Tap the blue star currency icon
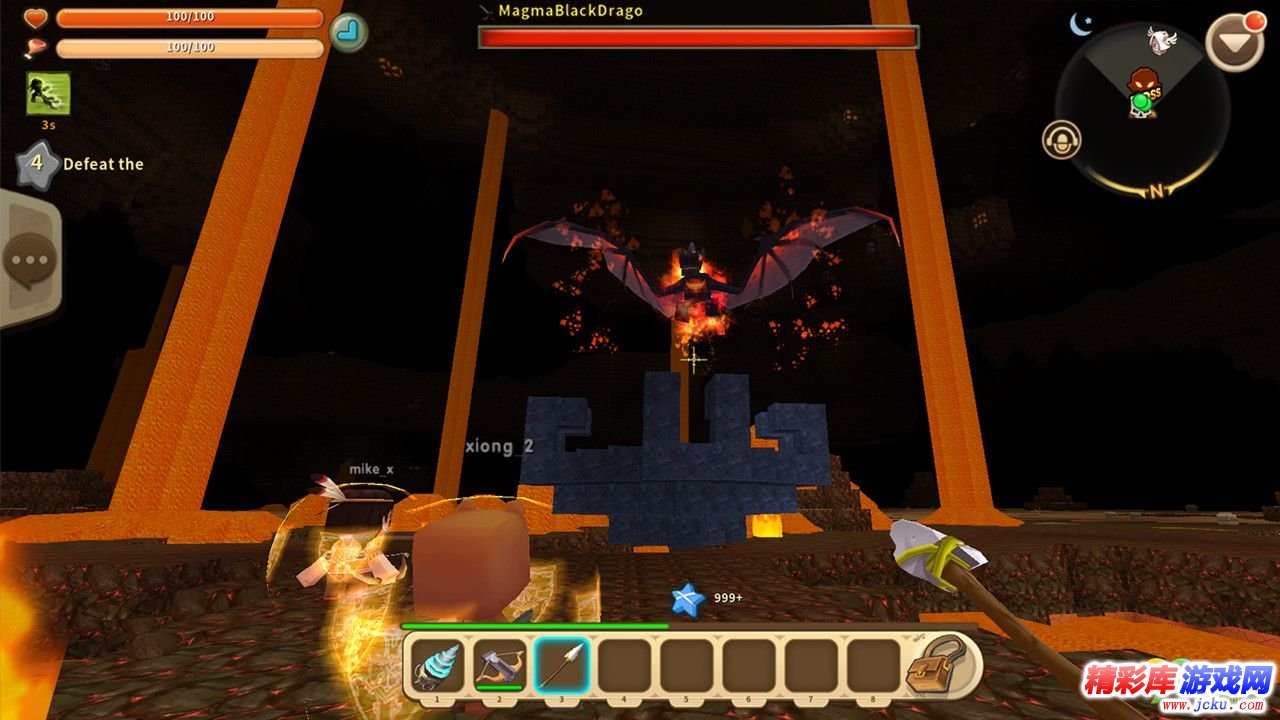 click(688, 599)
